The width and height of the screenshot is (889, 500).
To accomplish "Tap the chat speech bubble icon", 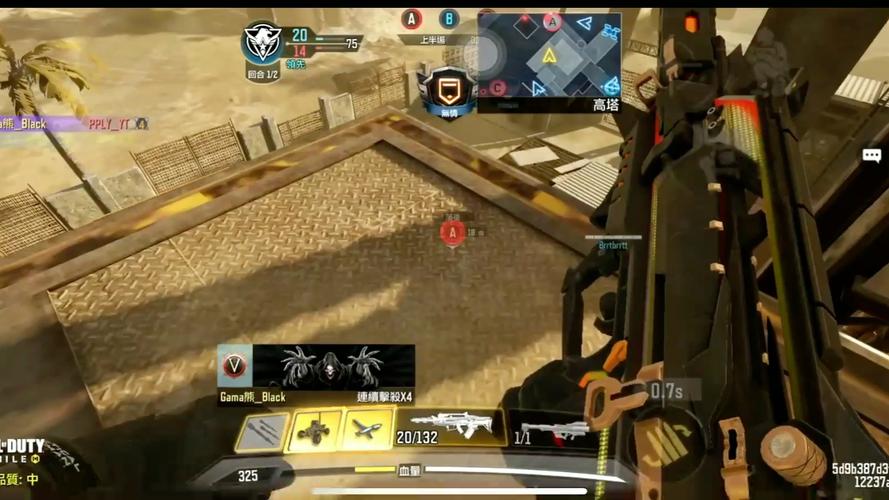I will (x=872, y=155).
